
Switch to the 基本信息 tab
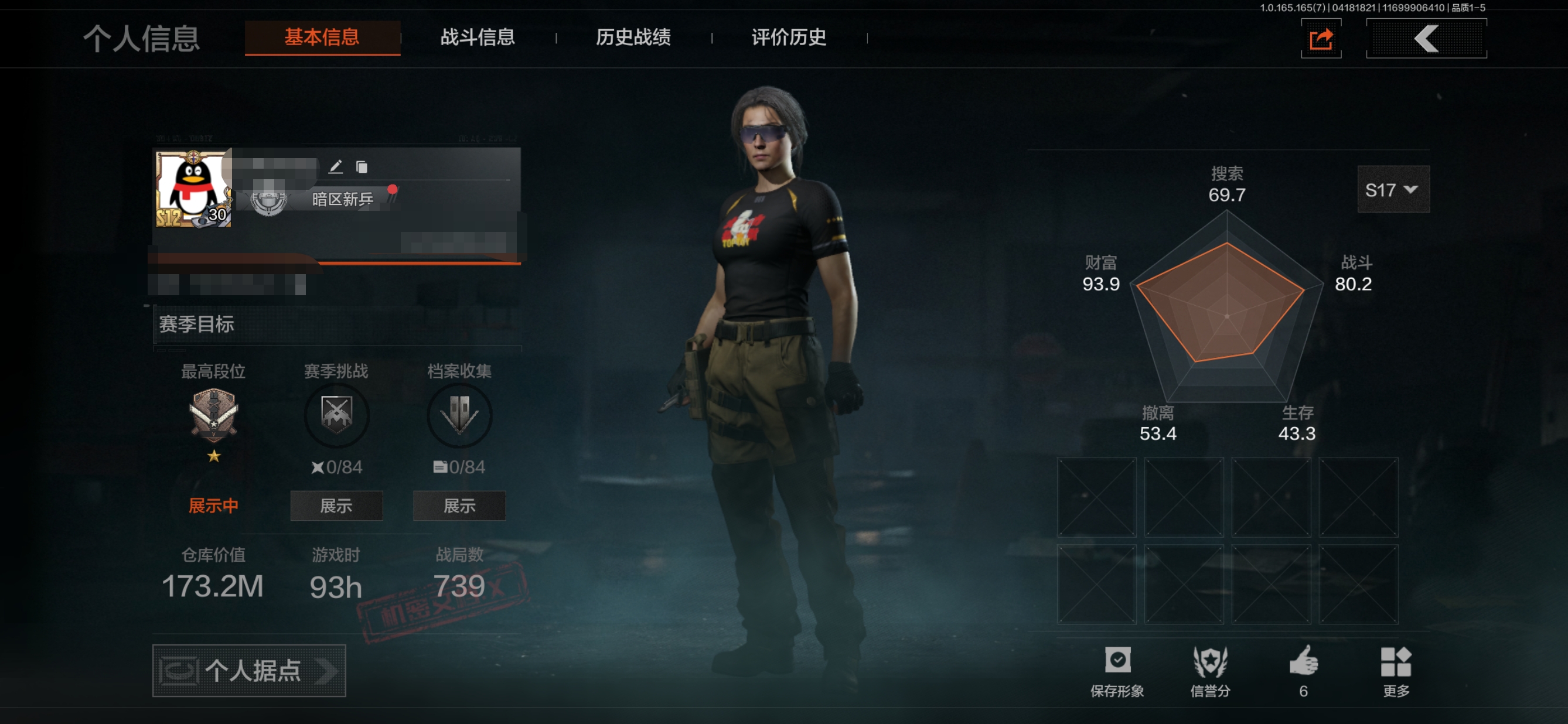coord(322,37)
